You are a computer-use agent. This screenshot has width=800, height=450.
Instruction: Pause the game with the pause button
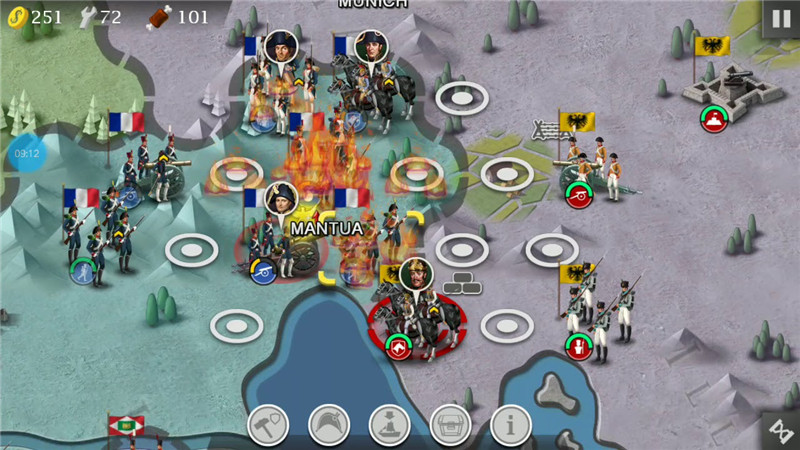tap(778, 19)
